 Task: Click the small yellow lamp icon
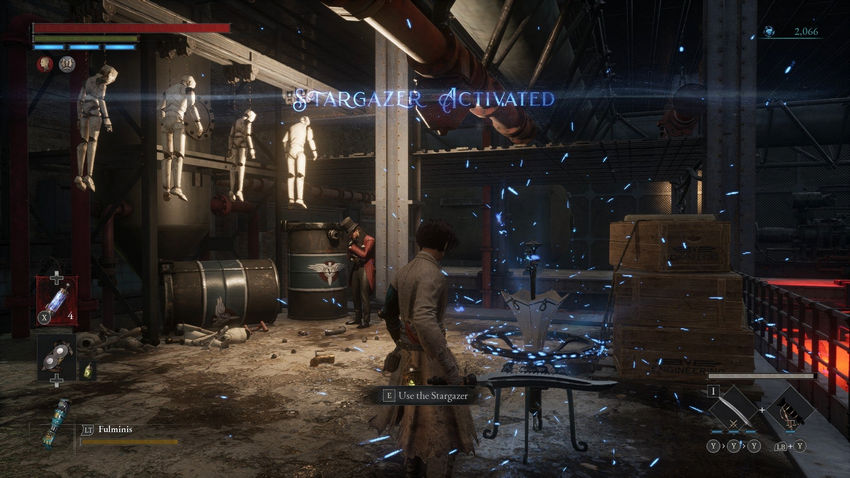point(88,371)
